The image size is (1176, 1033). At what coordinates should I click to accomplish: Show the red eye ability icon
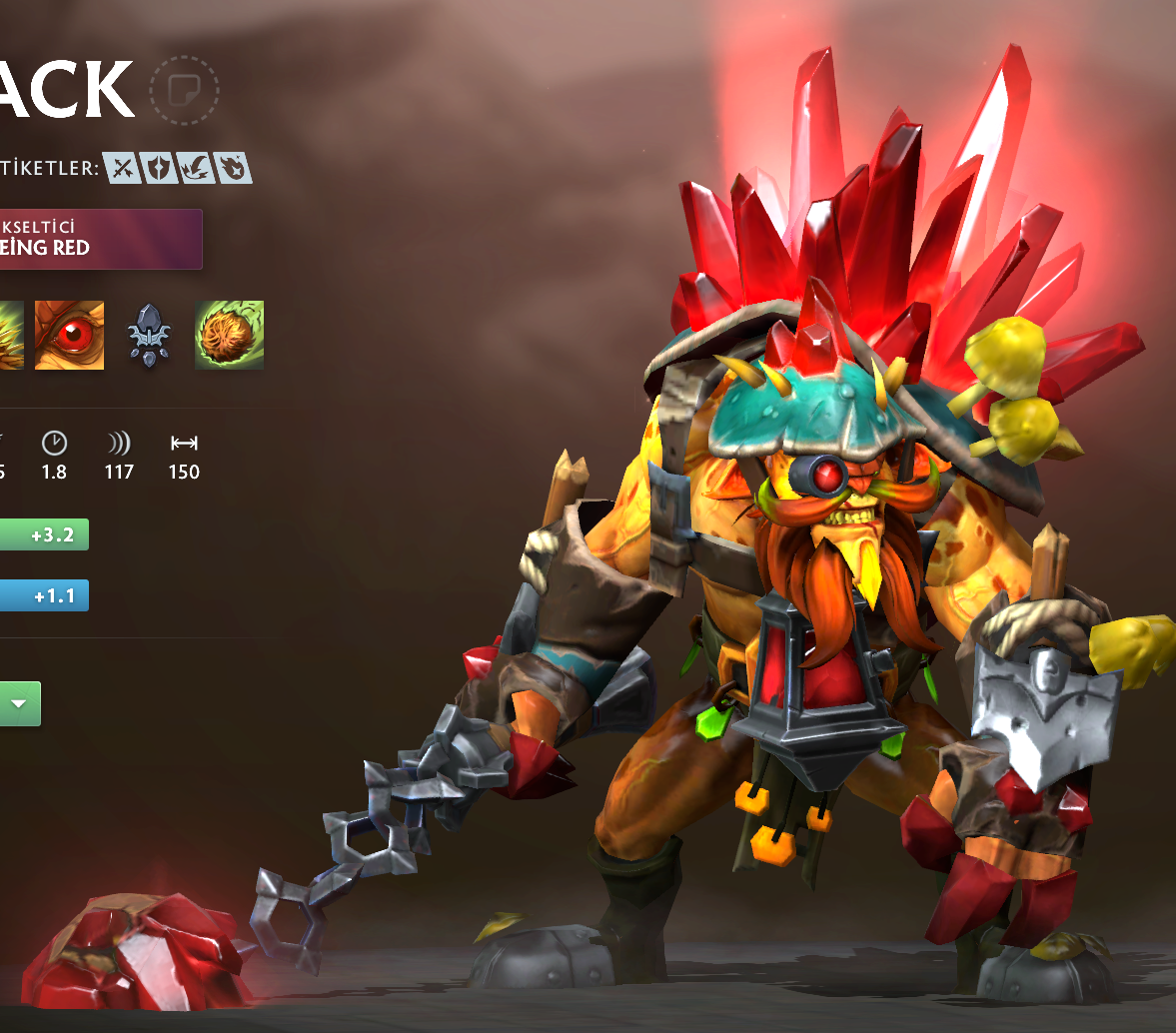[69, 336]
